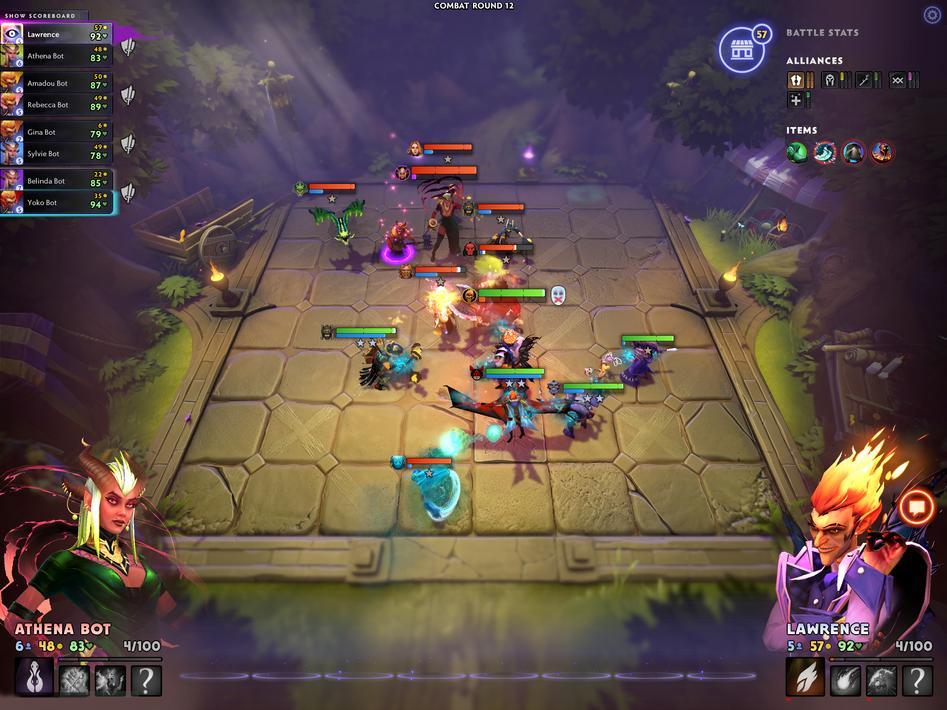Open the chat speech bubble button

[914, 507]
